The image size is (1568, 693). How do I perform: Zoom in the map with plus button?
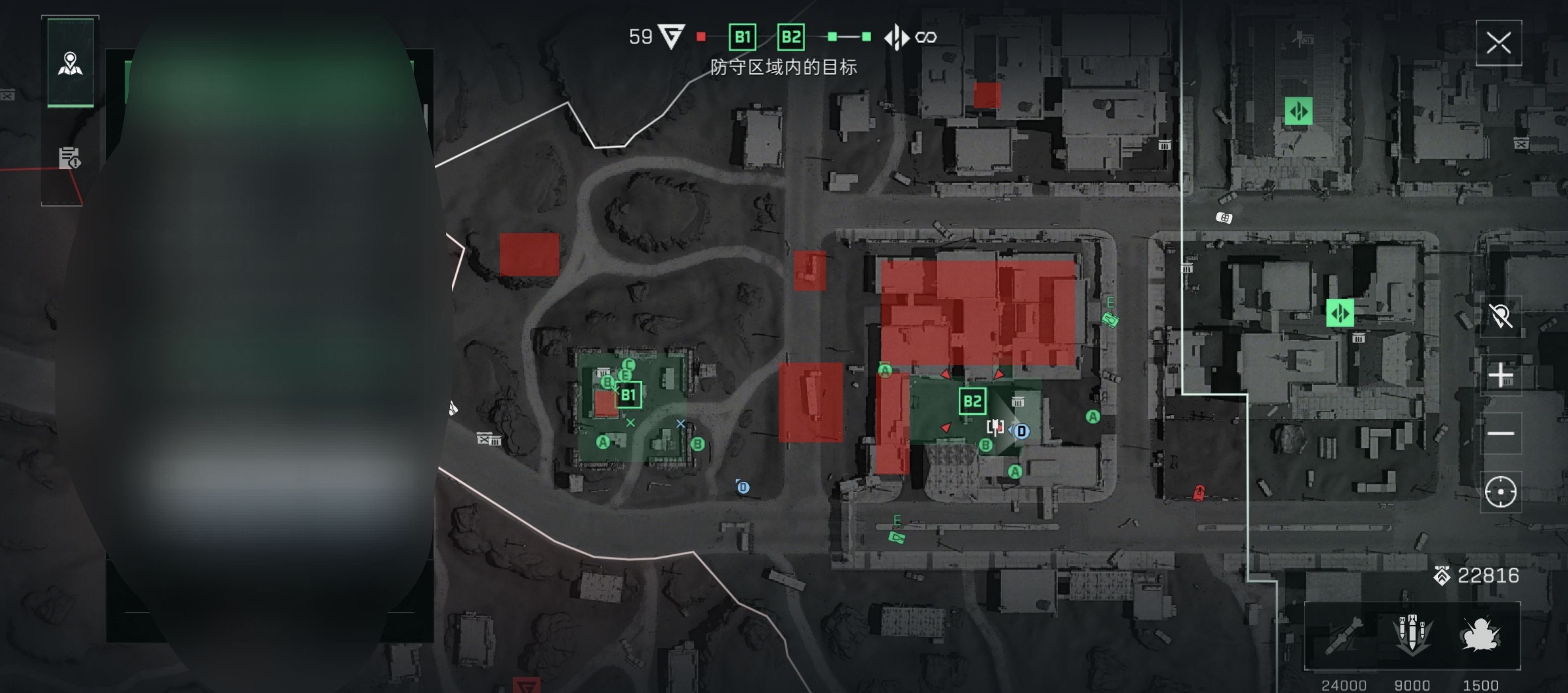point(1500,375)
